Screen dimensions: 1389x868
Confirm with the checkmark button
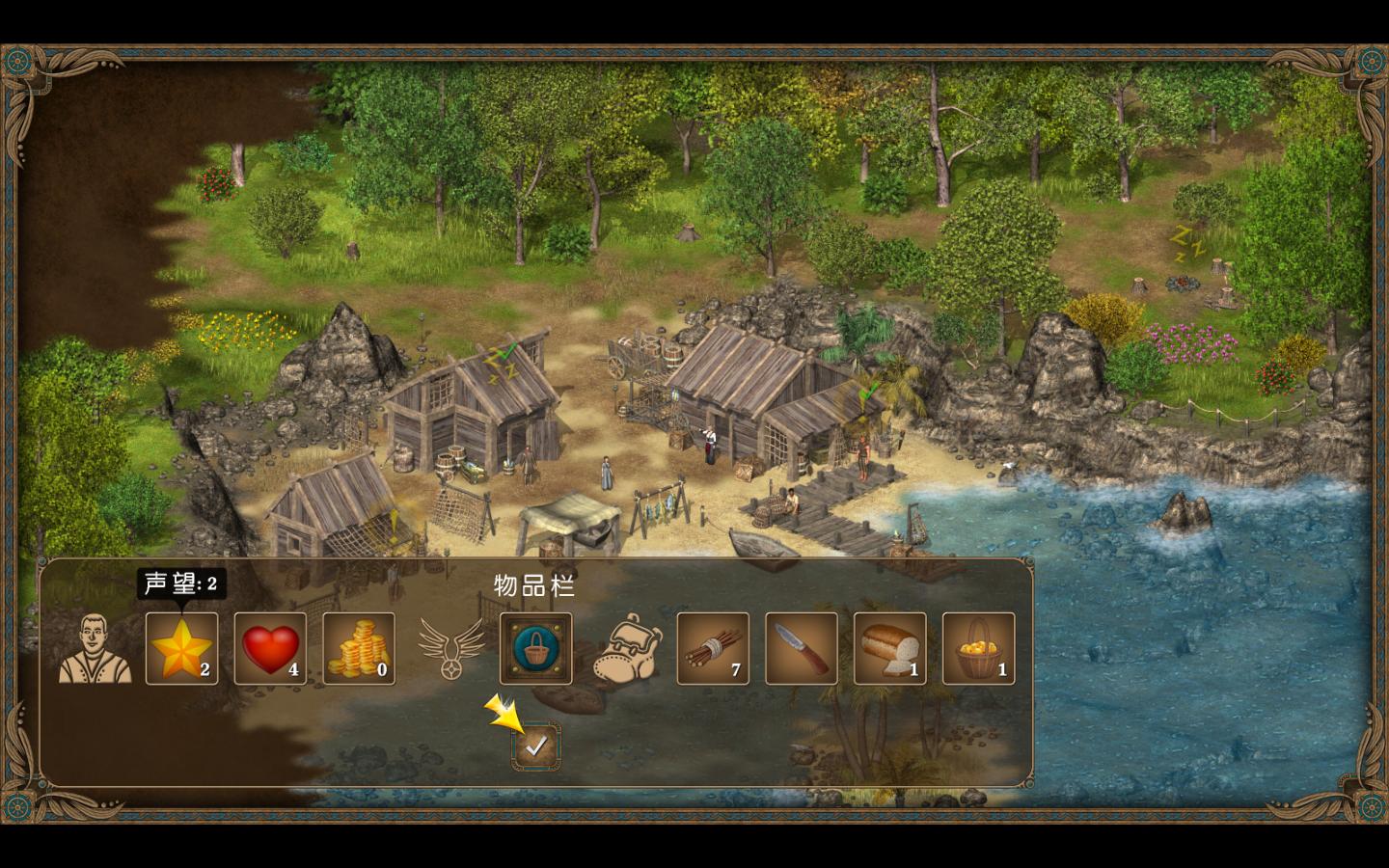click(536, 746)
